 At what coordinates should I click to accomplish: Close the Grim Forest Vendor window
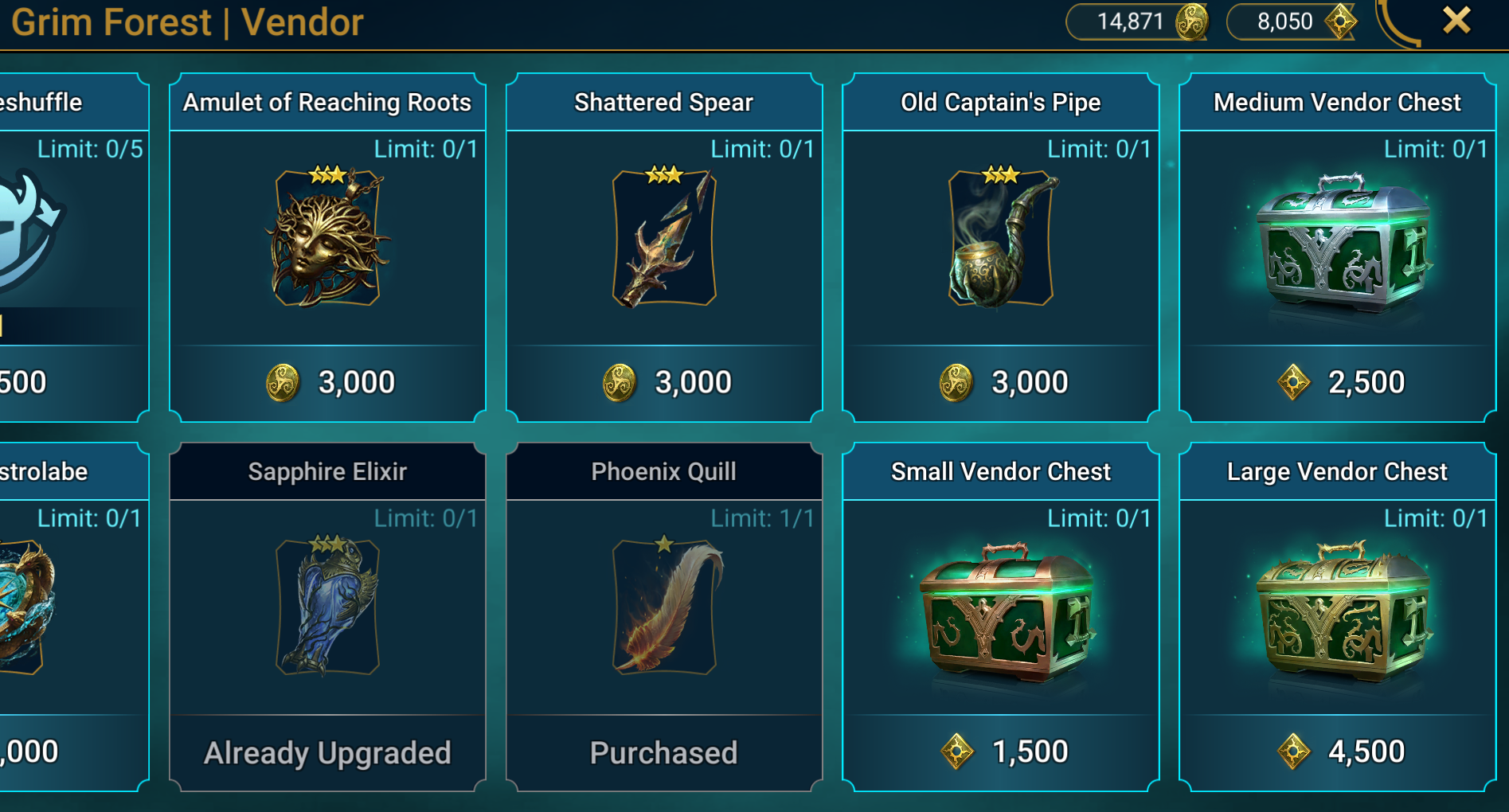point(1456,21)
